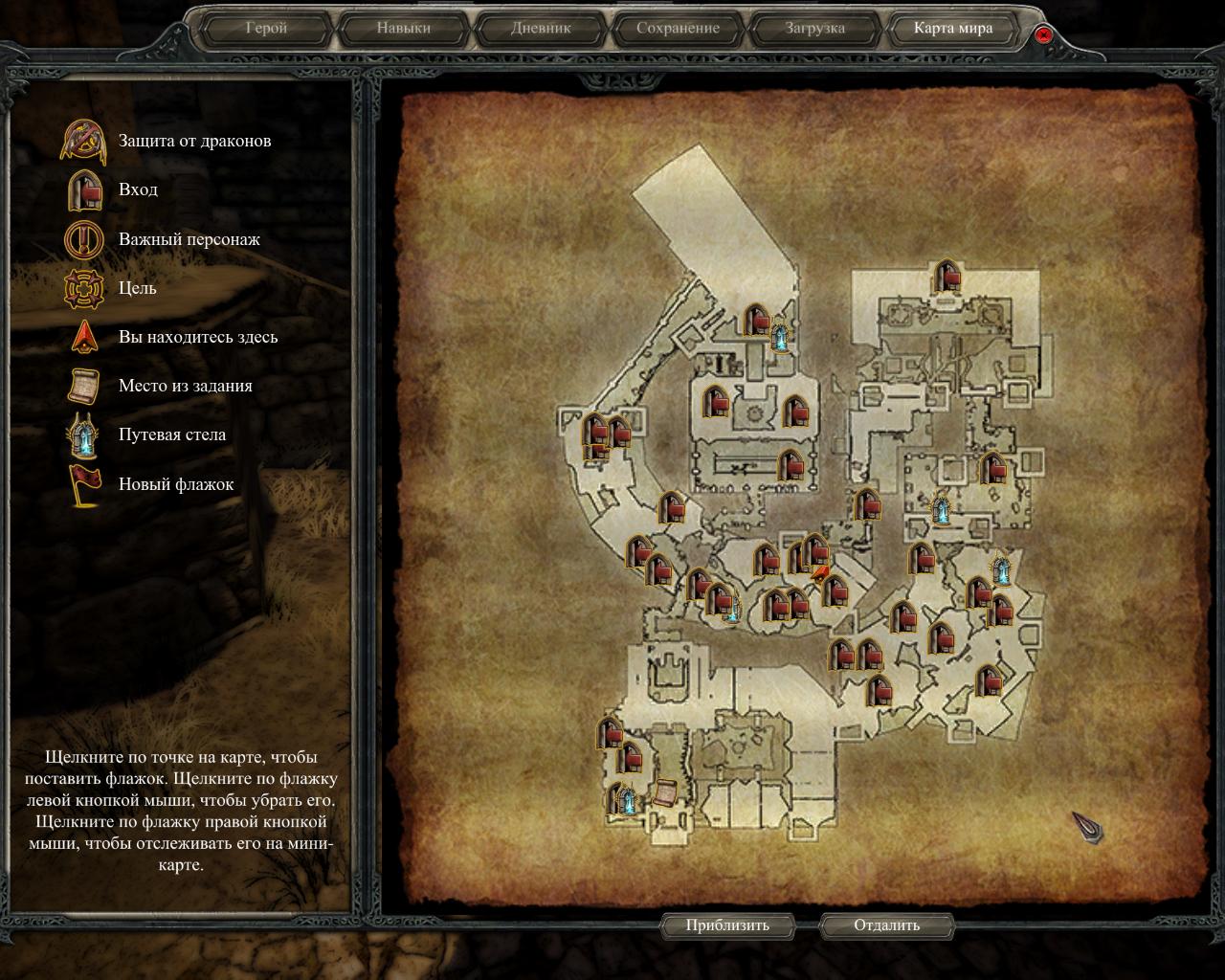Screen dimensions: 1225x980
Task: Switch to the Герой tab
Action: point(266,29)
